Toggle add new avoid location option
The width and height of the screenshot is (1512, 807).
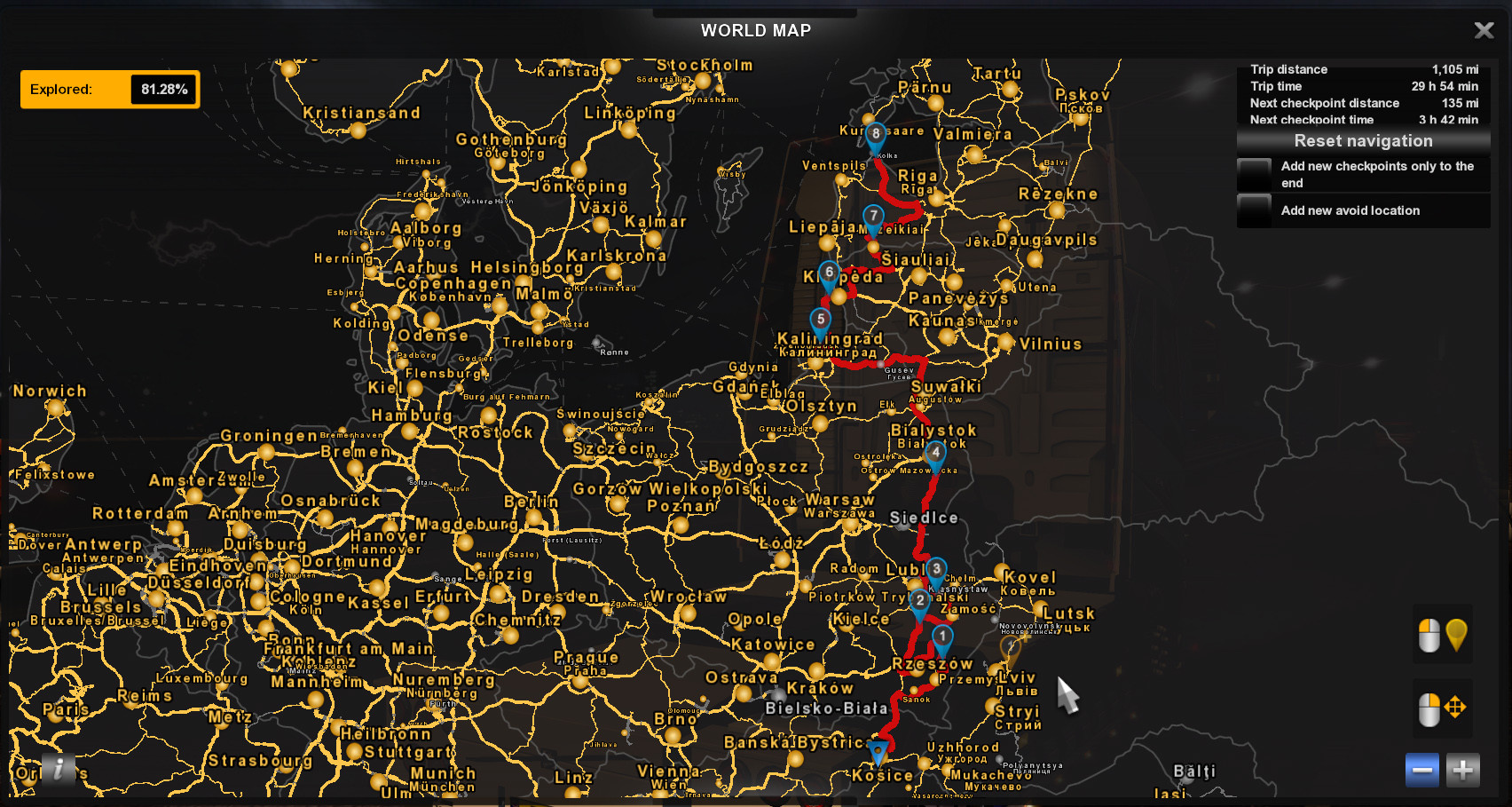[x=1255, y=210]
